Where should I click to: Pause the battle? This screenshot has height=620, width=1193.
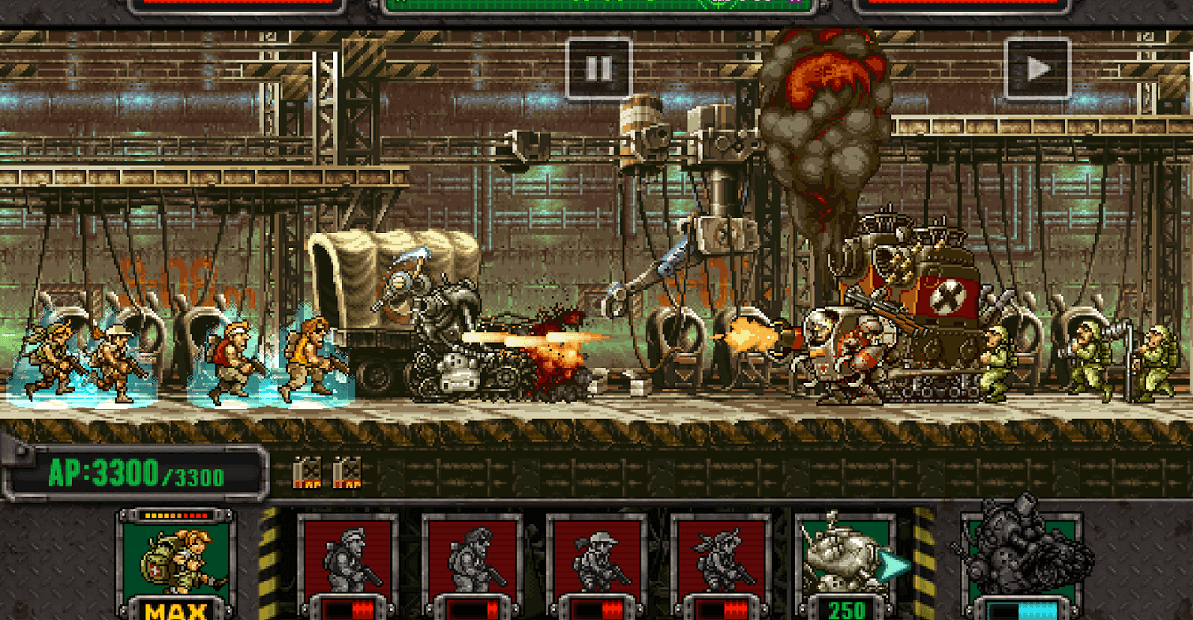pyautogui.click(x=599, y=68)
